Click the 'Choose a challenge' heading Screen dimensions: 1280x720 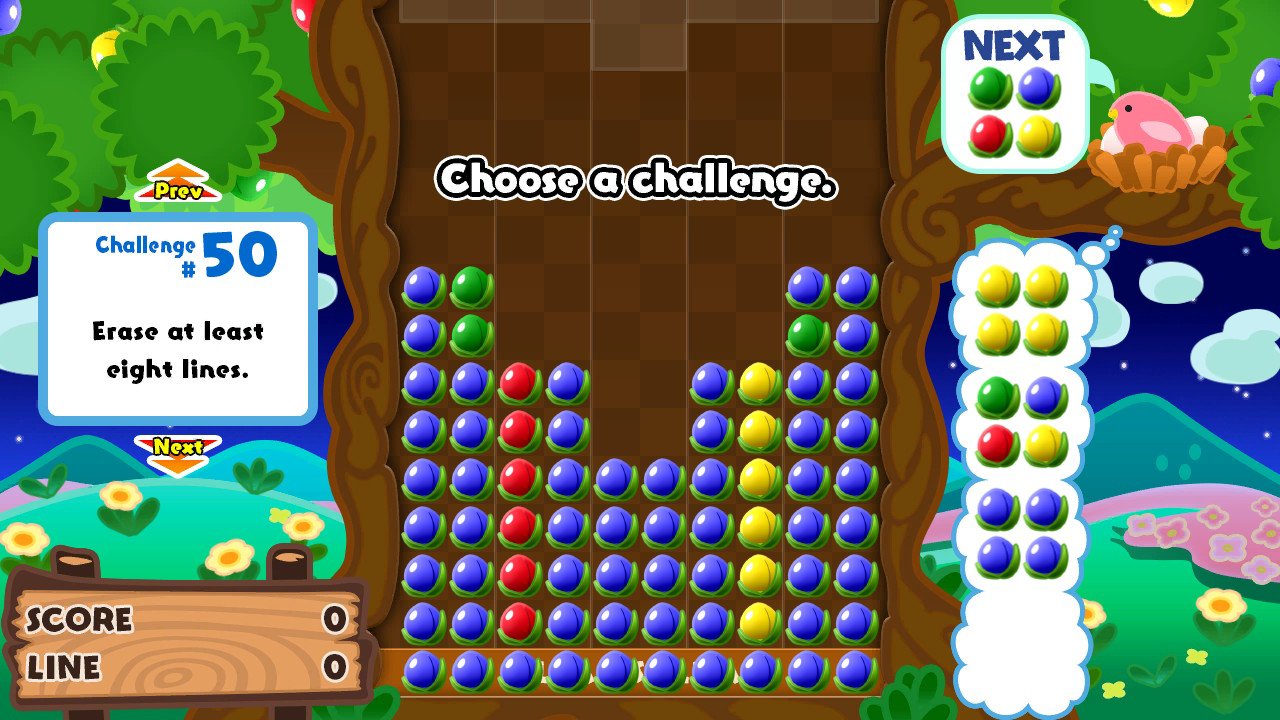pos(638,182)
